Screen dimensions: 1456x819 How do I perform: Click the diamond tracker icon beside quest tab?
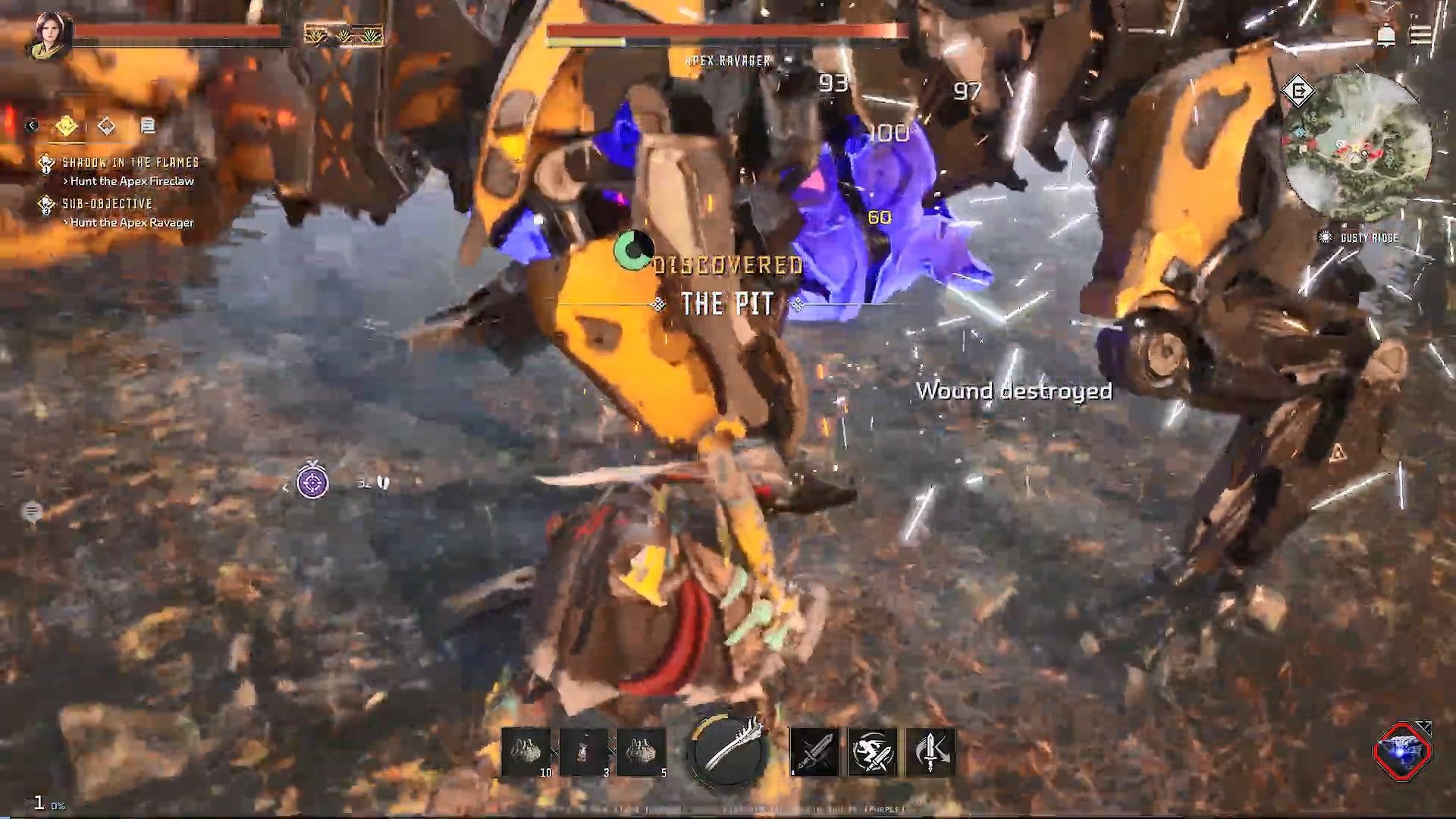coord(107,126)
